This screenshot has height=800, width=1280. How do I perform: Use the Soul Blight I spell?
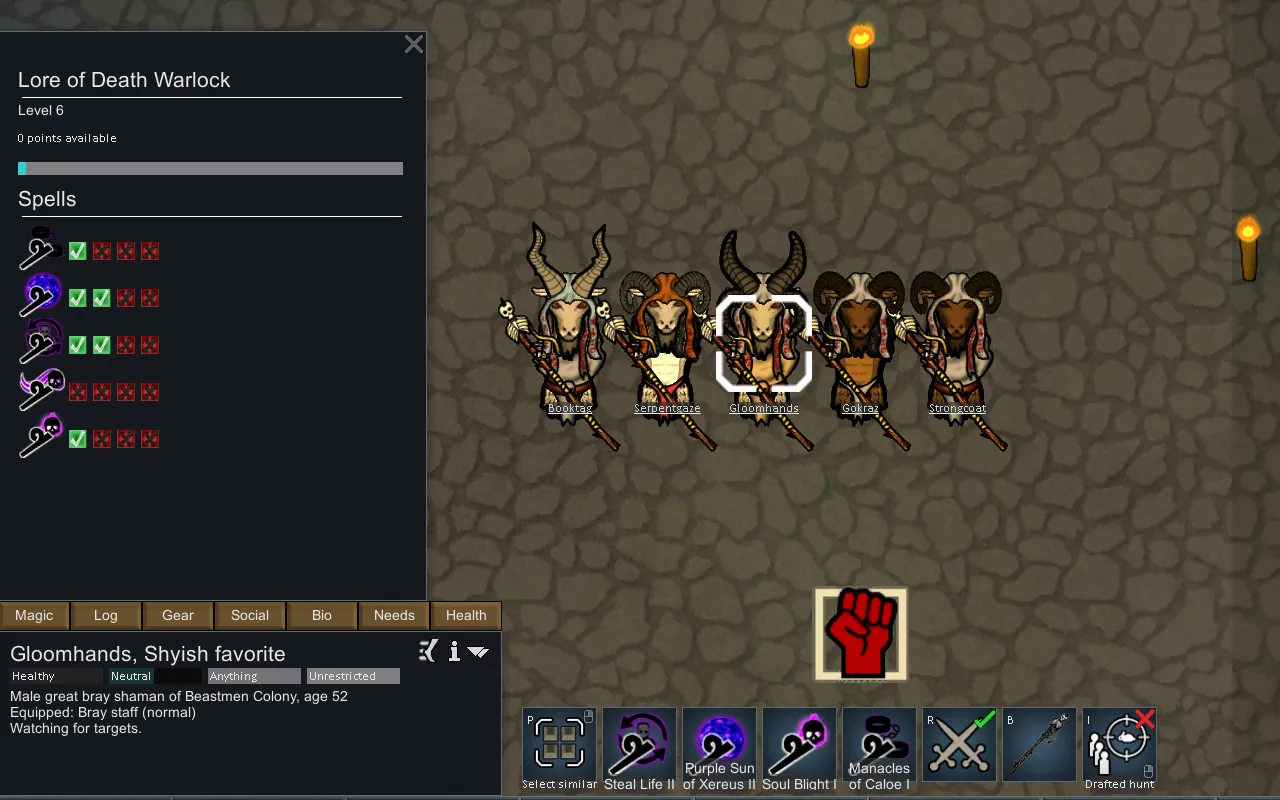[x=800, y=745]
